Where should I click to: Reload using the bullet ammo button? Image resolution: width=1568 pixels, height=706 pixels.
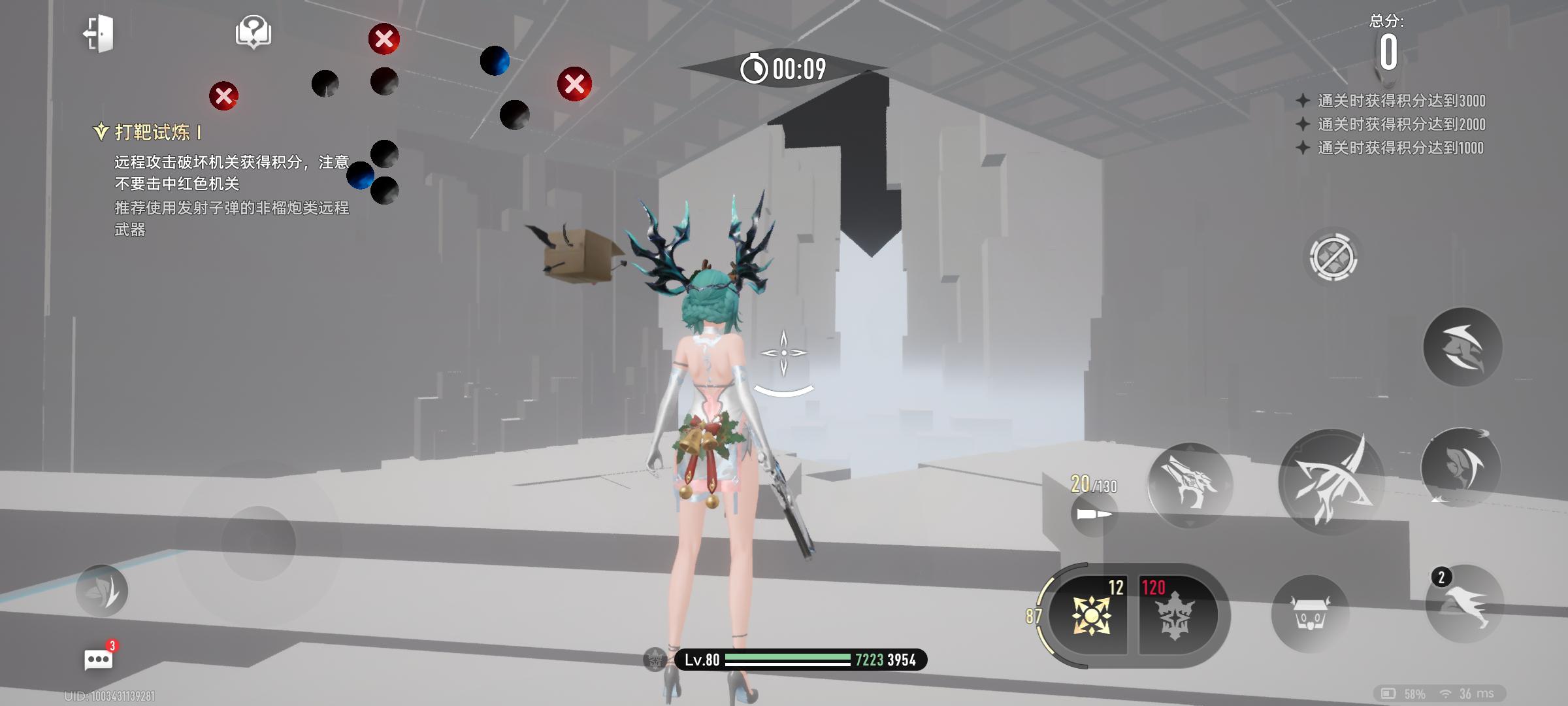[1094, 514]
